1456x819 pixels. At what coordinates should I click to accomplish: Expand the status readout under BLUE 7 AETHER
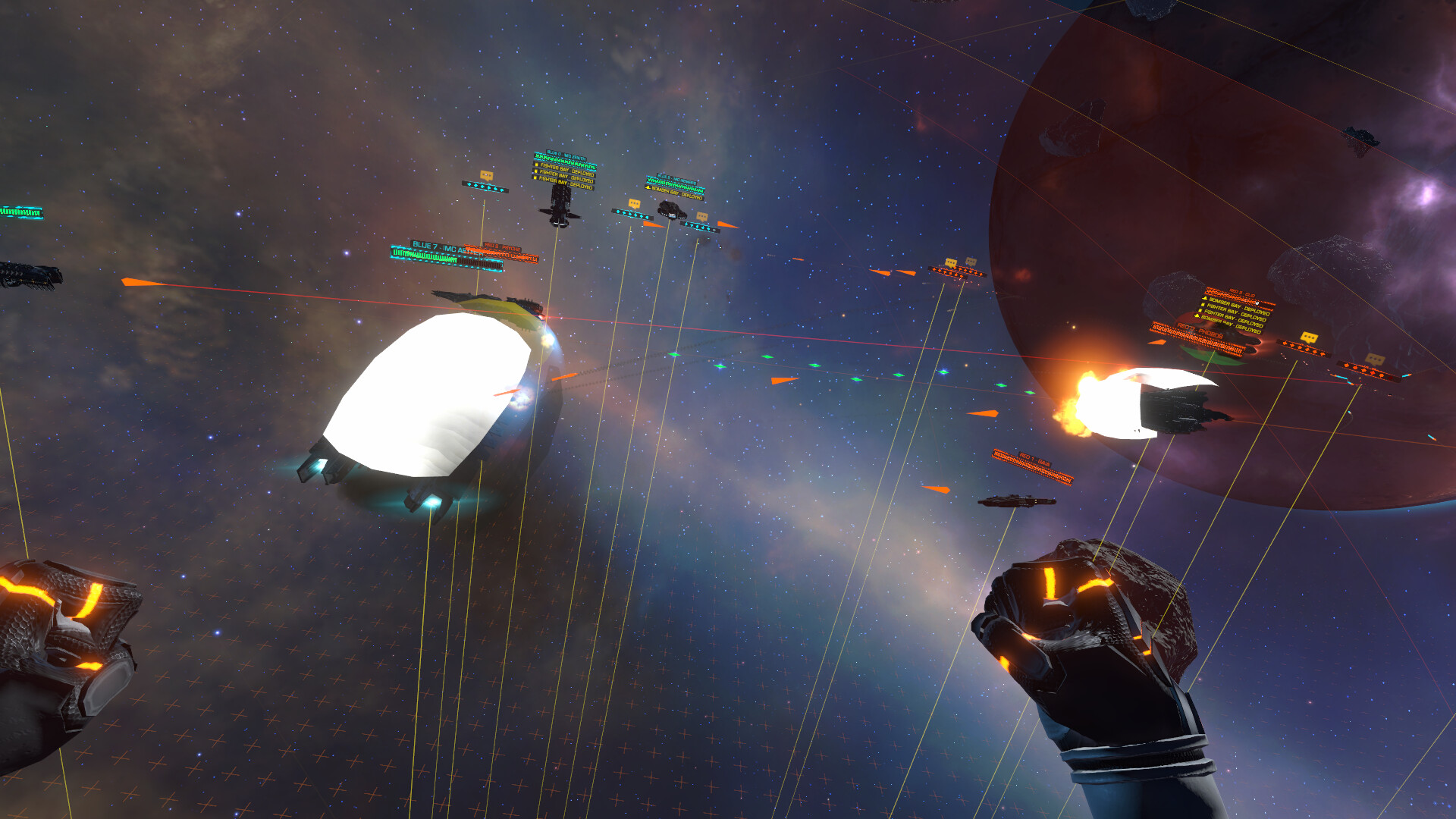441,256
